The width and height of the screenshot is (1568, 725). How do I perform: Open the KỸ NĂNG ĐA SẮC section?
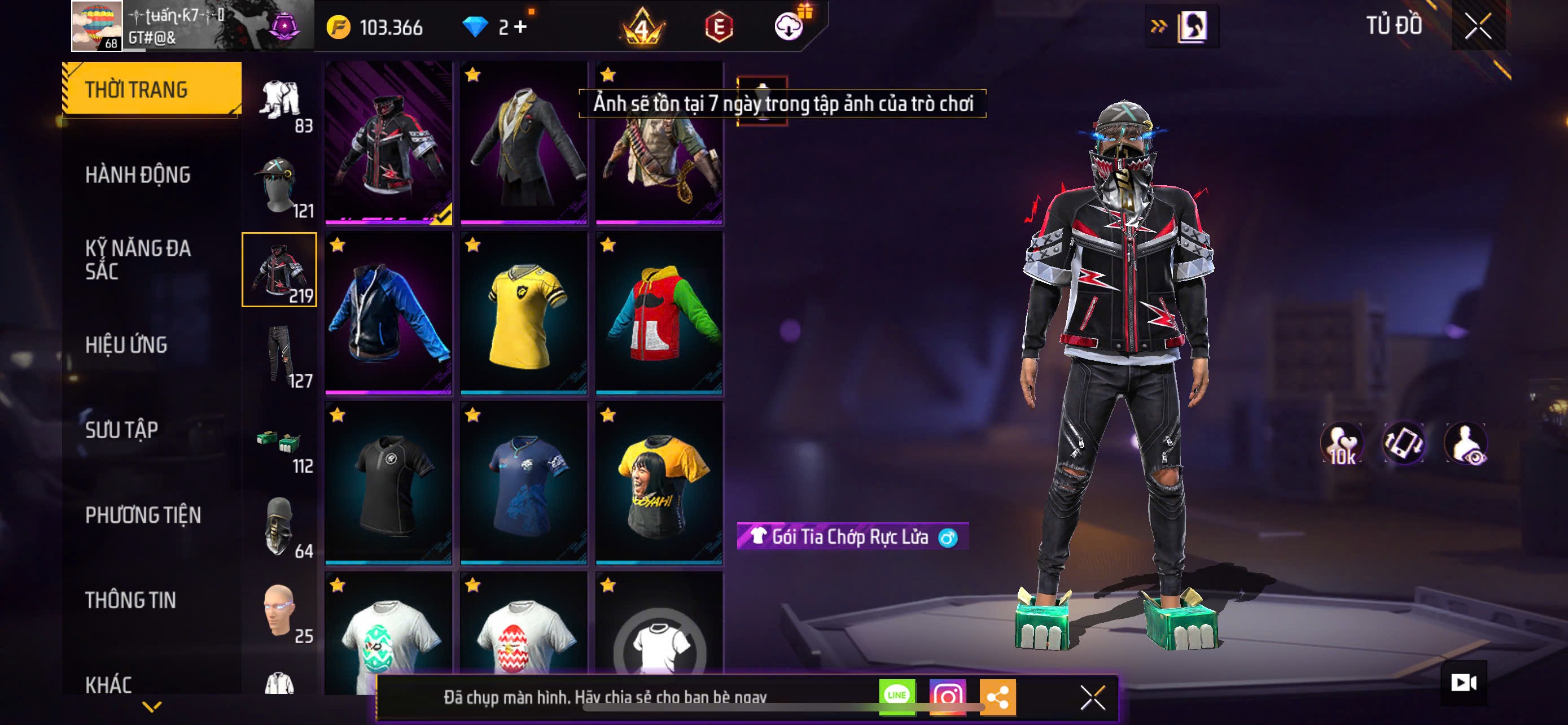pos(138,260)
